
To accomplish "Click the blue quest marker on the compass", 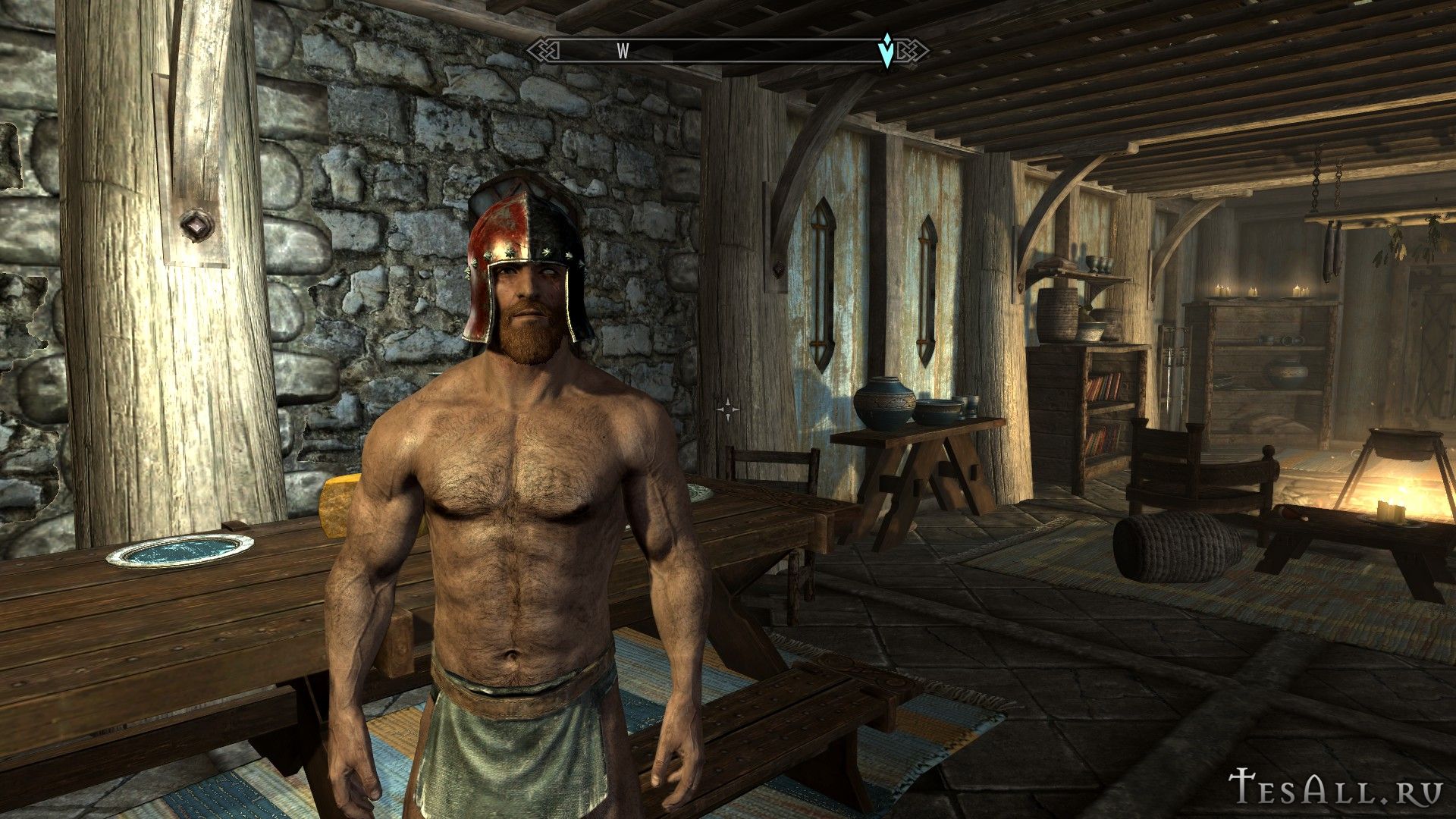I will (886, 51).
